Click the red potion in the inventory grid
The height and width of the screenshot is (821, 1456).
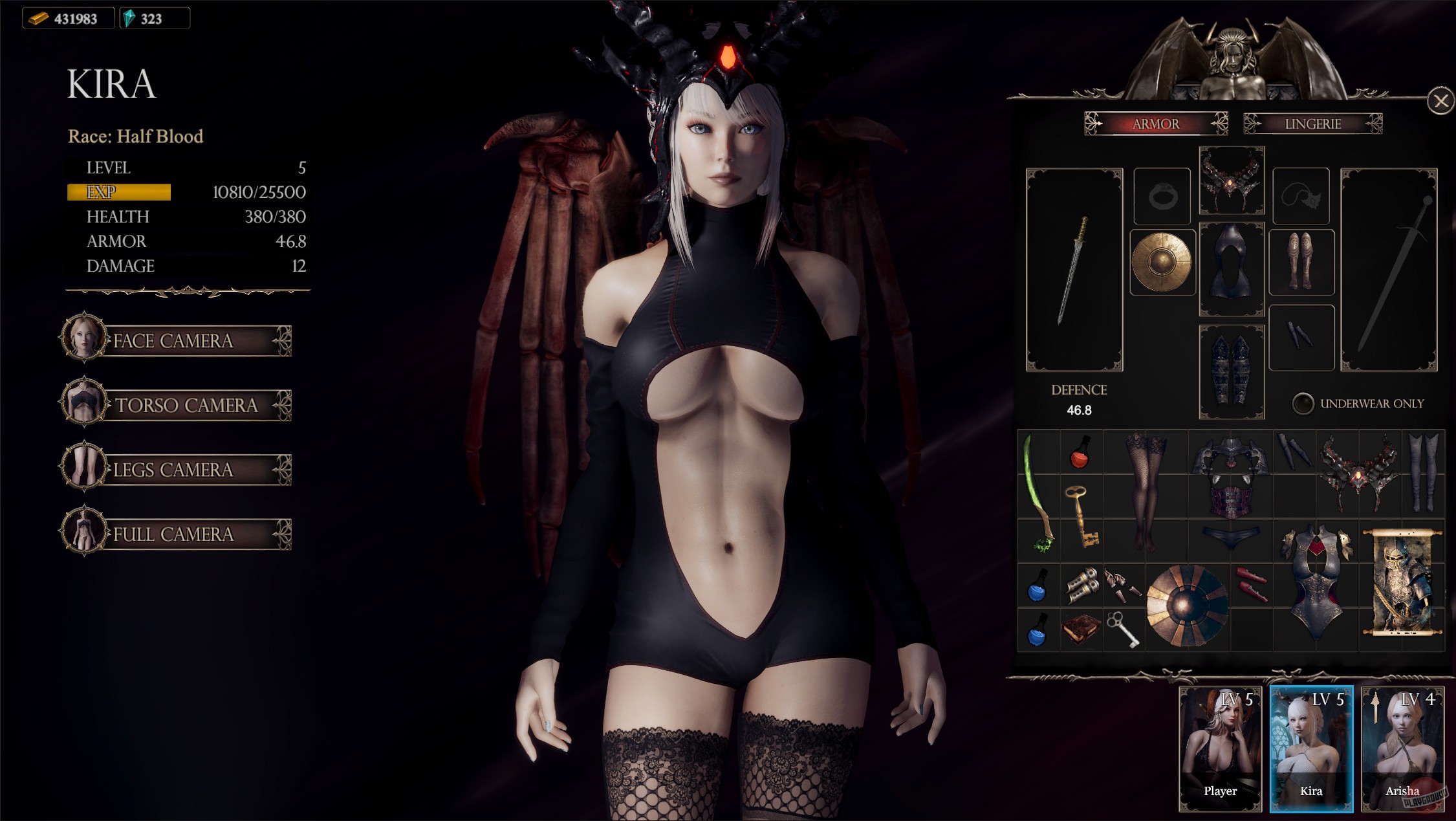coord(1081,455)
